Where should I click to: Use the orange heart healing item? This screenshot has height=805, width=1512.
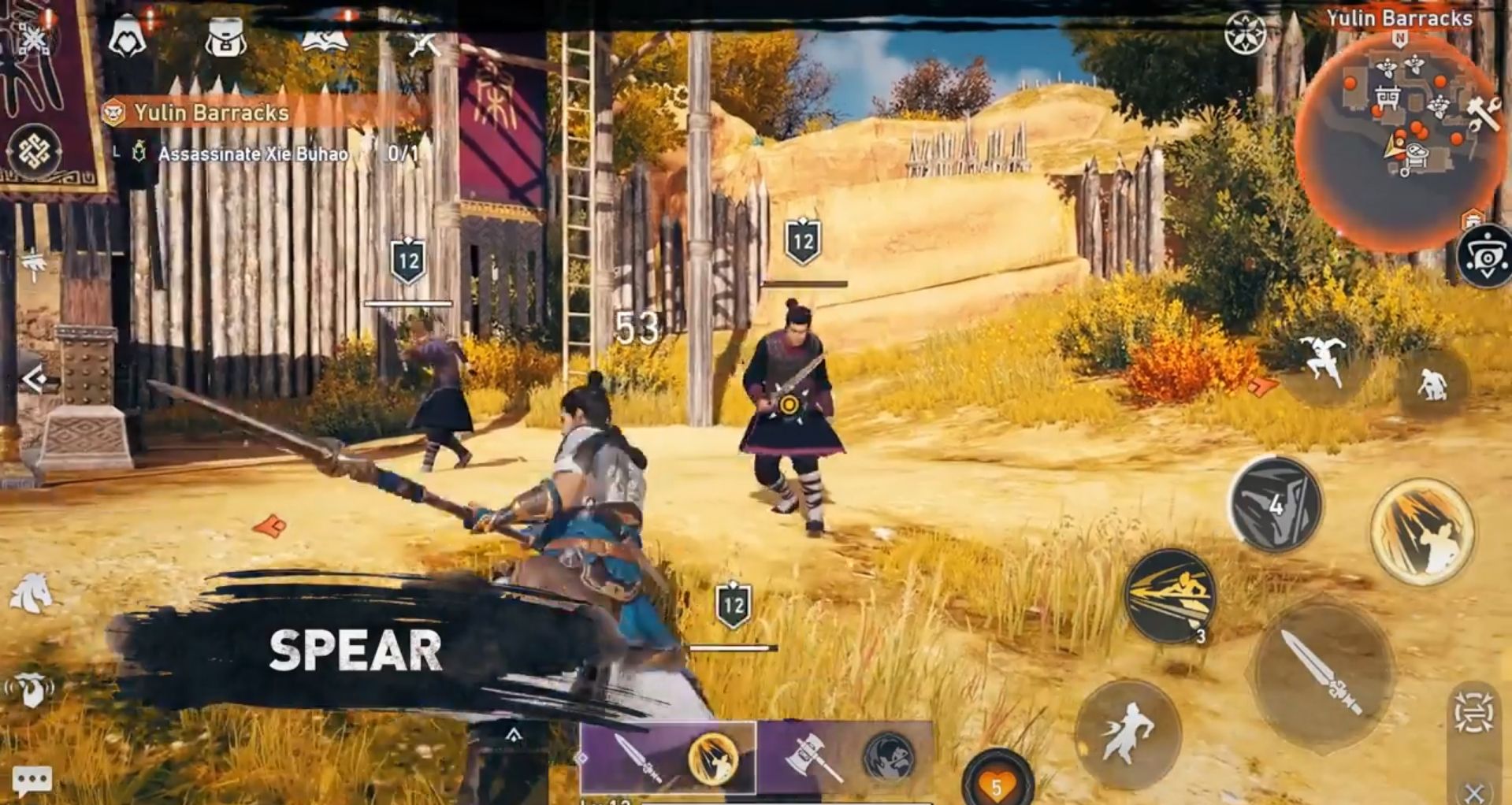click(x=997, y=782)
